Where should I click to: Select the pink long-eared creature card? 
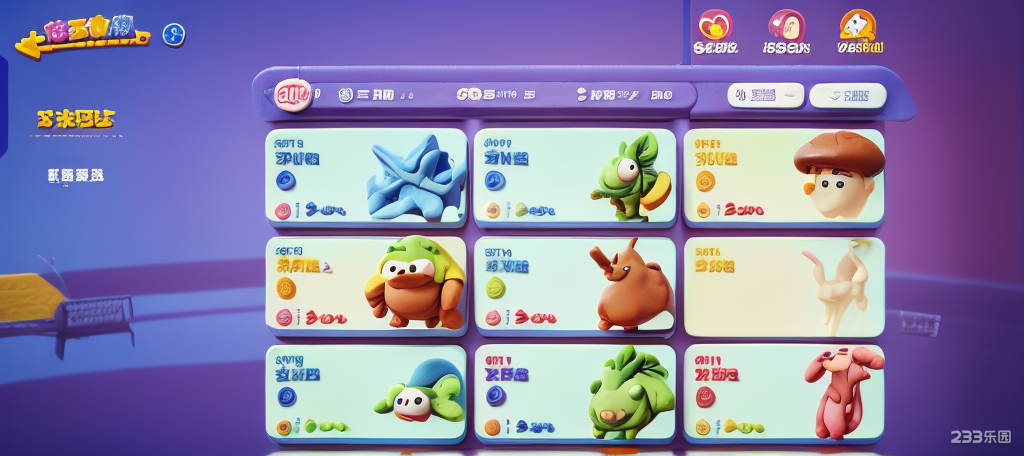pos(784,393)
